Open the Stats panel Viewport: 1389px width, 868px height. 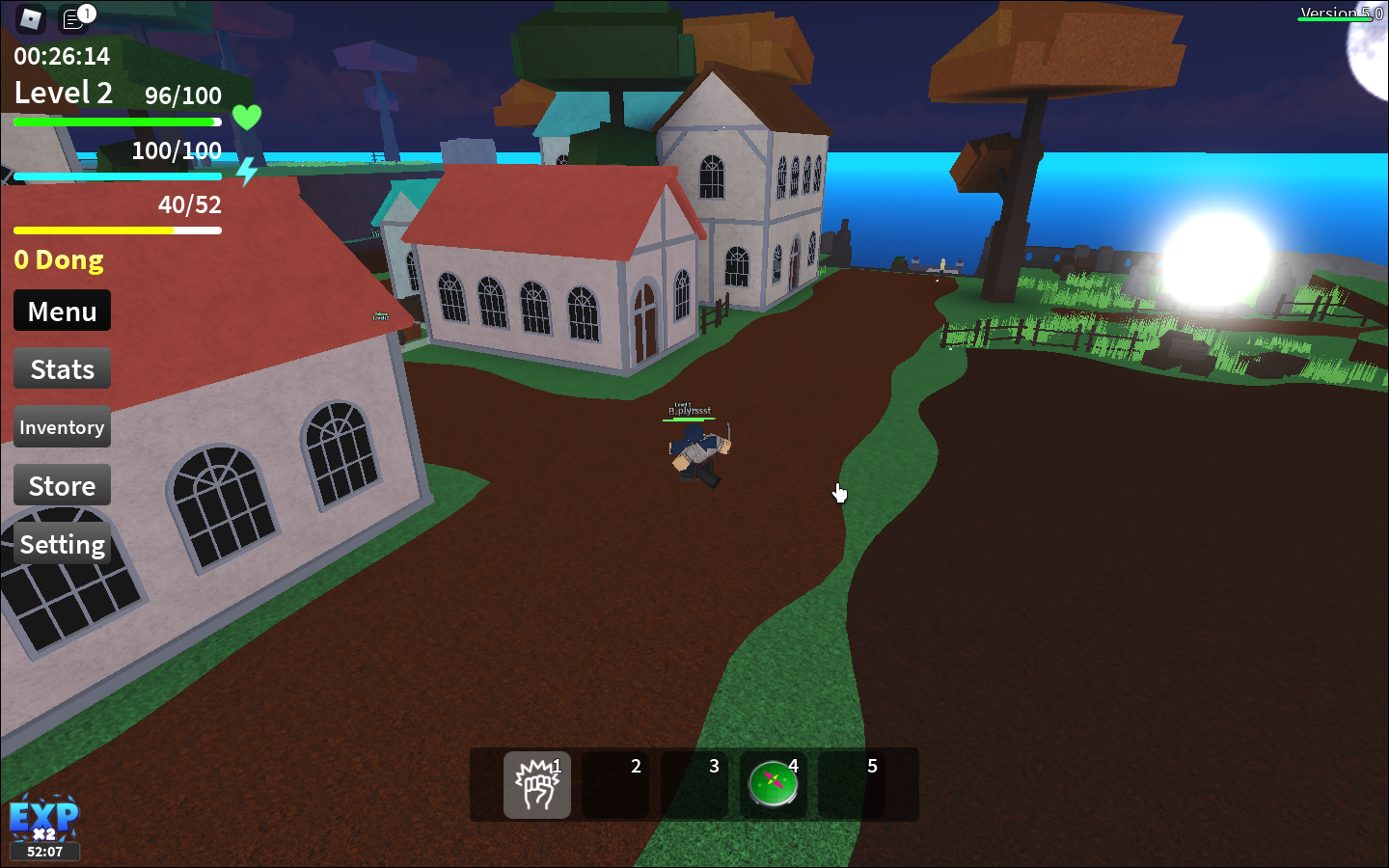point(62,368)
